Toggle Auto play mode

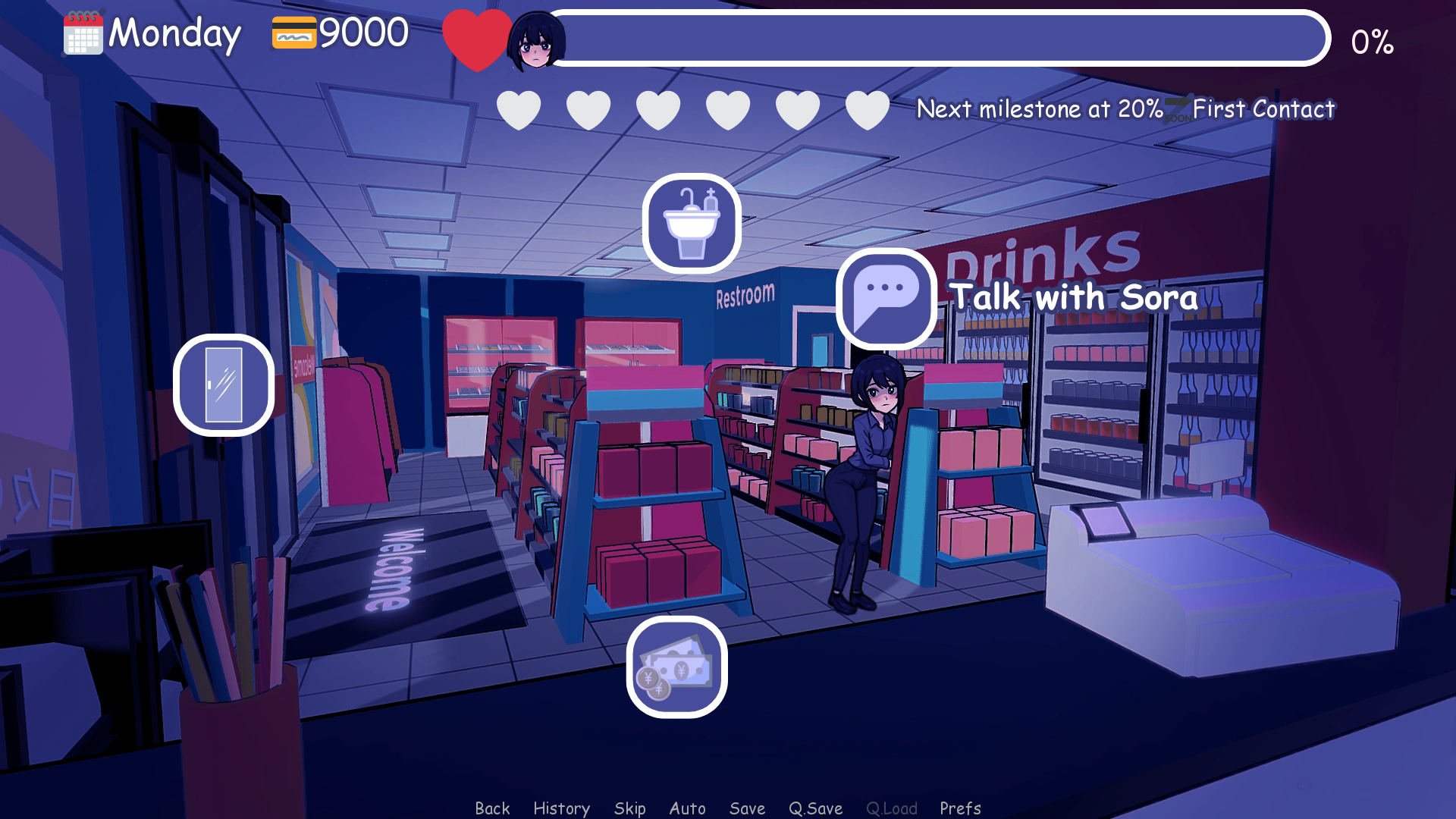[x=687, y=807]
